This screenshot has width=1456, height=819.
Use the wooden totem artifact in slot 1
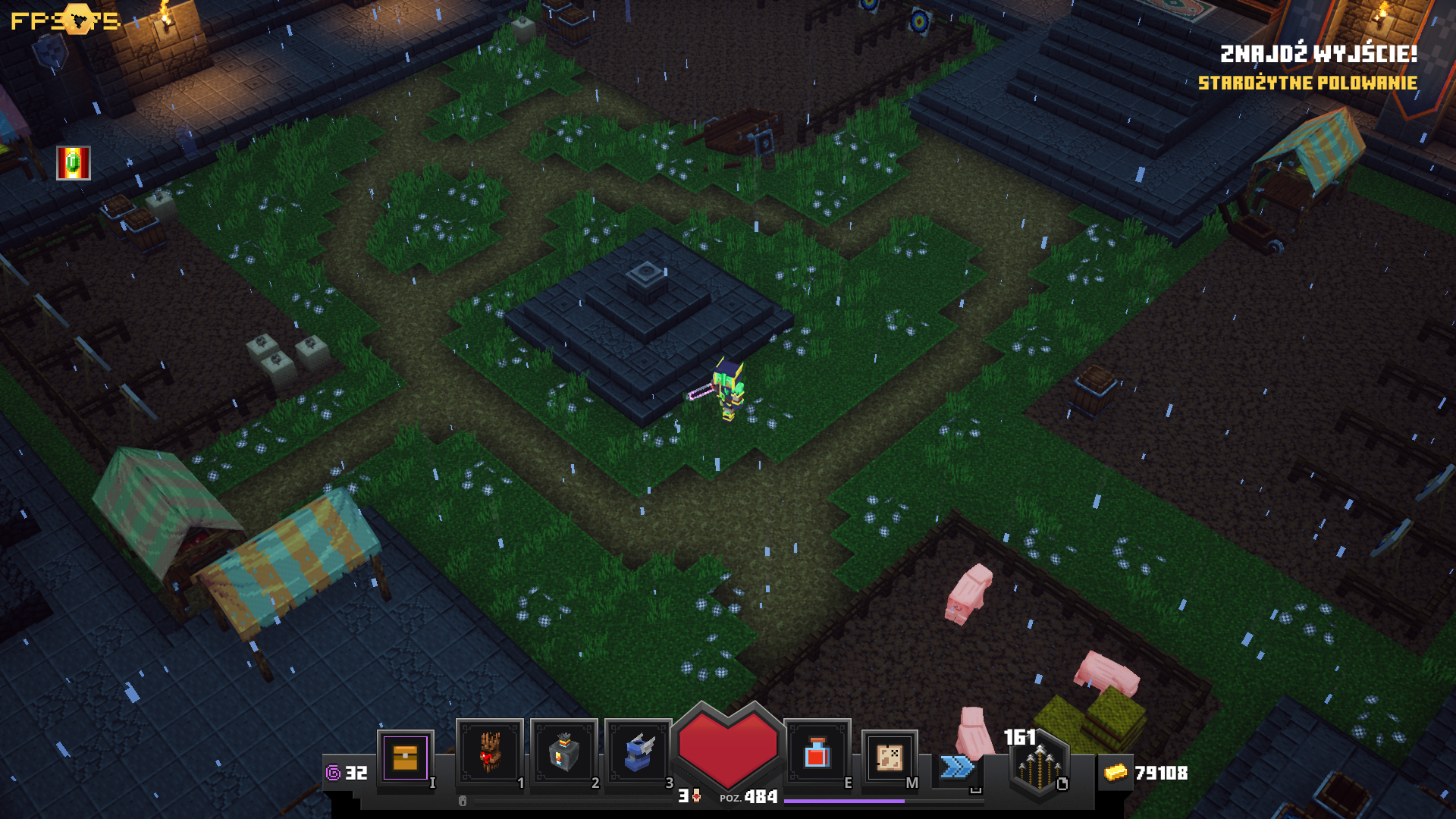click(489, 752)
